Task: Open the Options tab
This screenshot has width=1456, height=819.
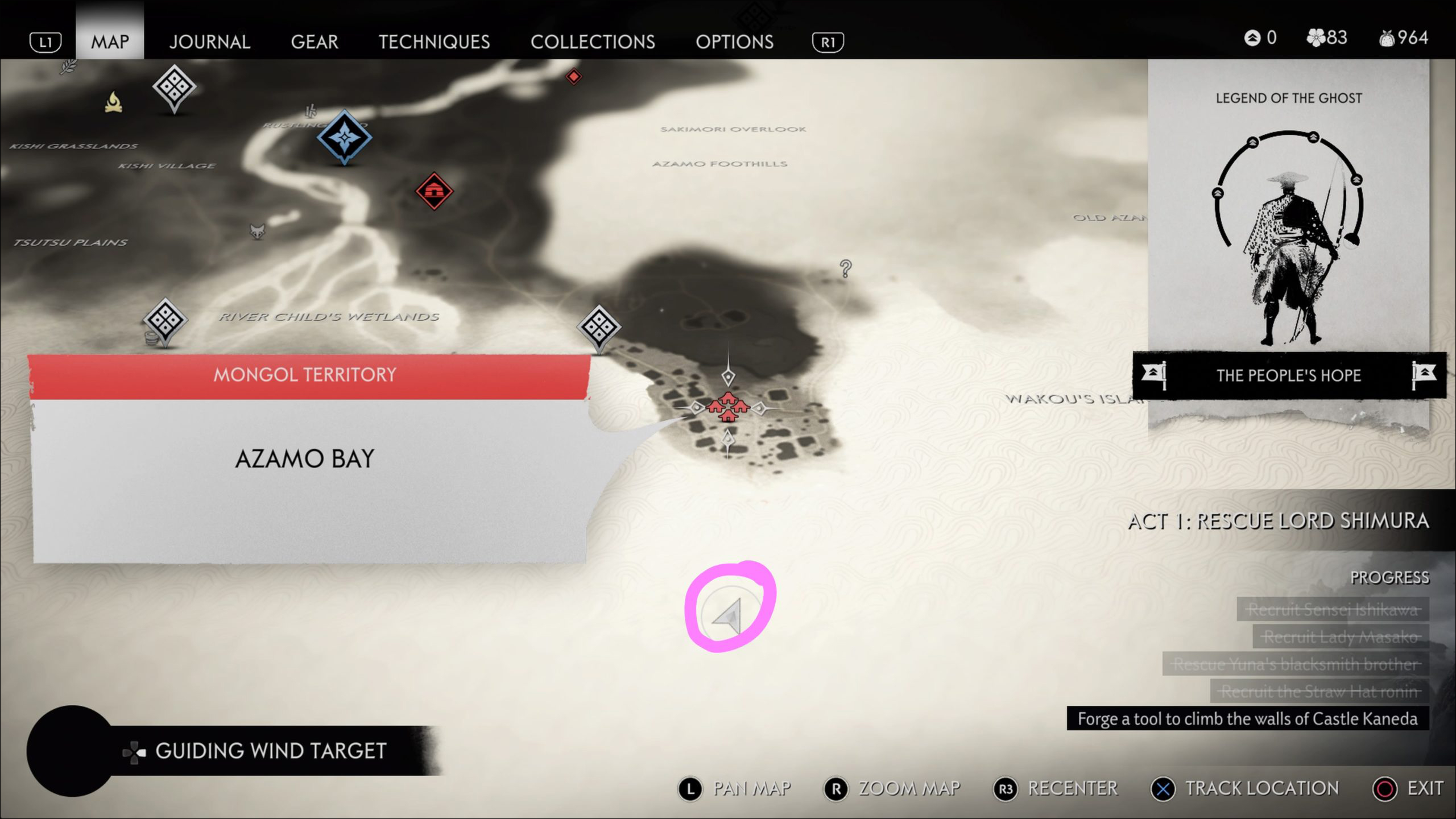Action: 734,42
